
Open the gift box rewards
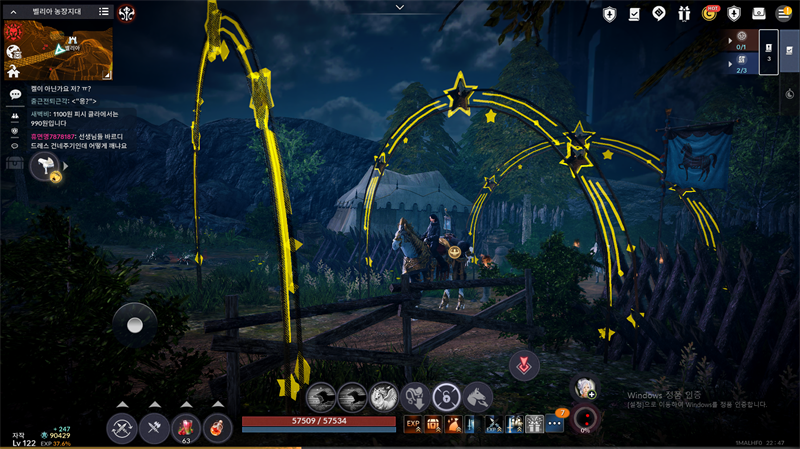click(684, 13)
